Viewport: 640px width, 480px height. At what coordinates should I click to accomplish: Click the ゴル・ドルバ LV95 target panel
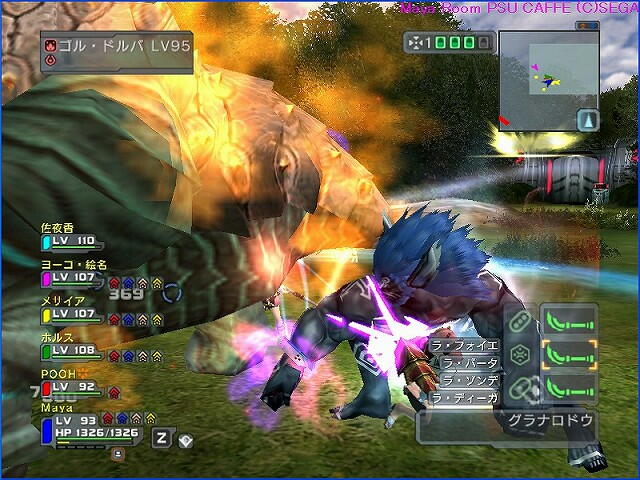pyautogui.click(x=116, y=50)
